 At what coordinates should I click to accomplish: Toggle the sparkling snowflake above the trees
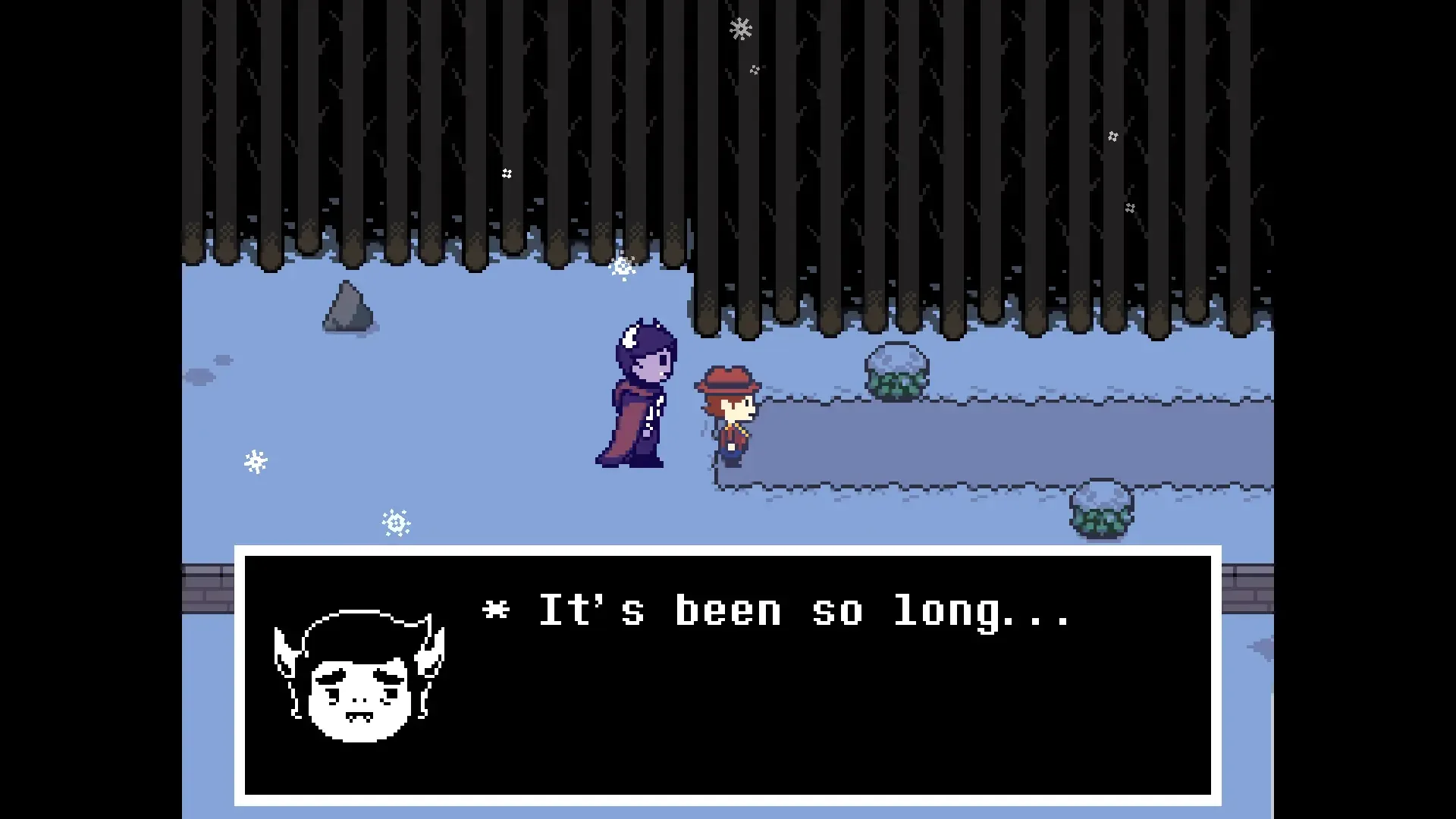point(739,29)
